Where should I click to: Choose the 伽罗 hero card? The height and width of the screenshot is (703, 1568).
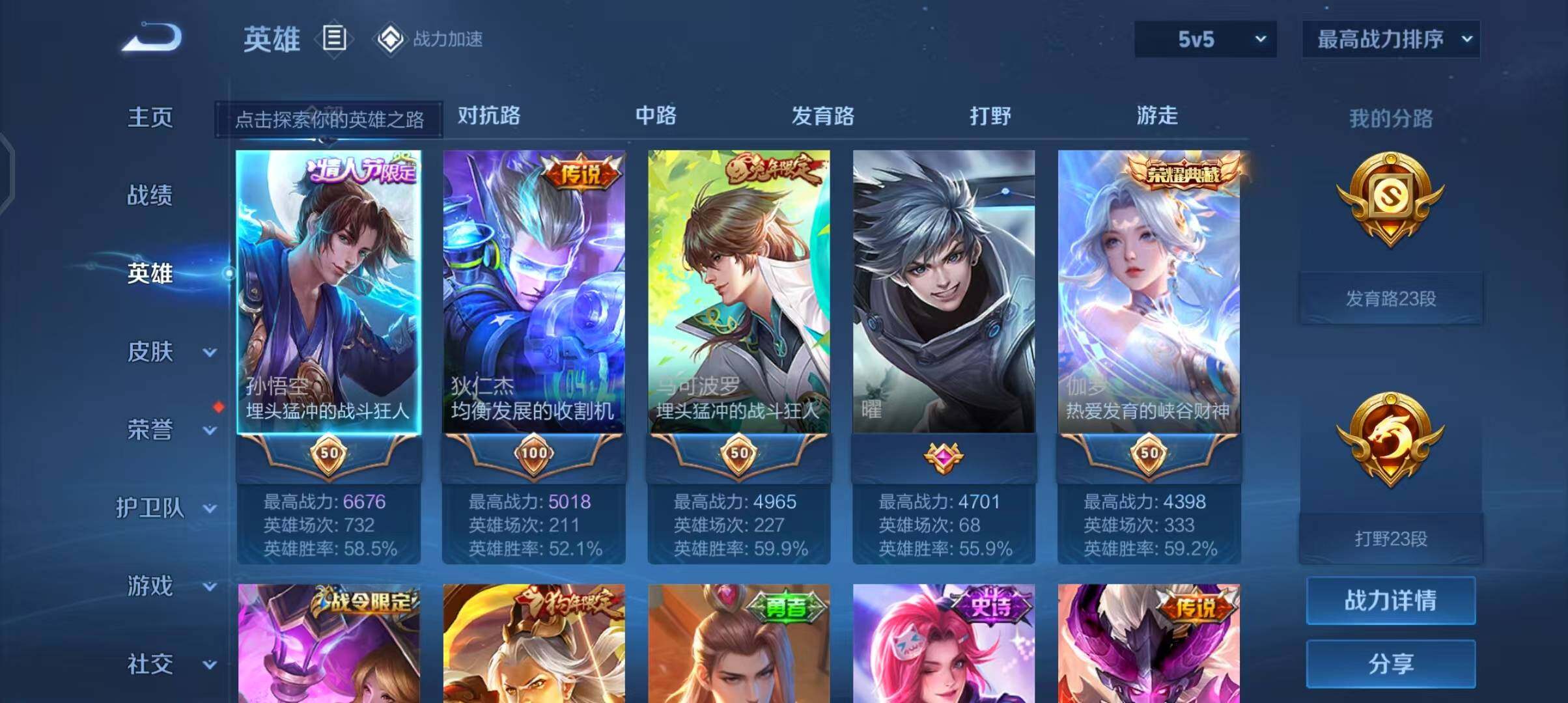click(x=1149, y=293)
